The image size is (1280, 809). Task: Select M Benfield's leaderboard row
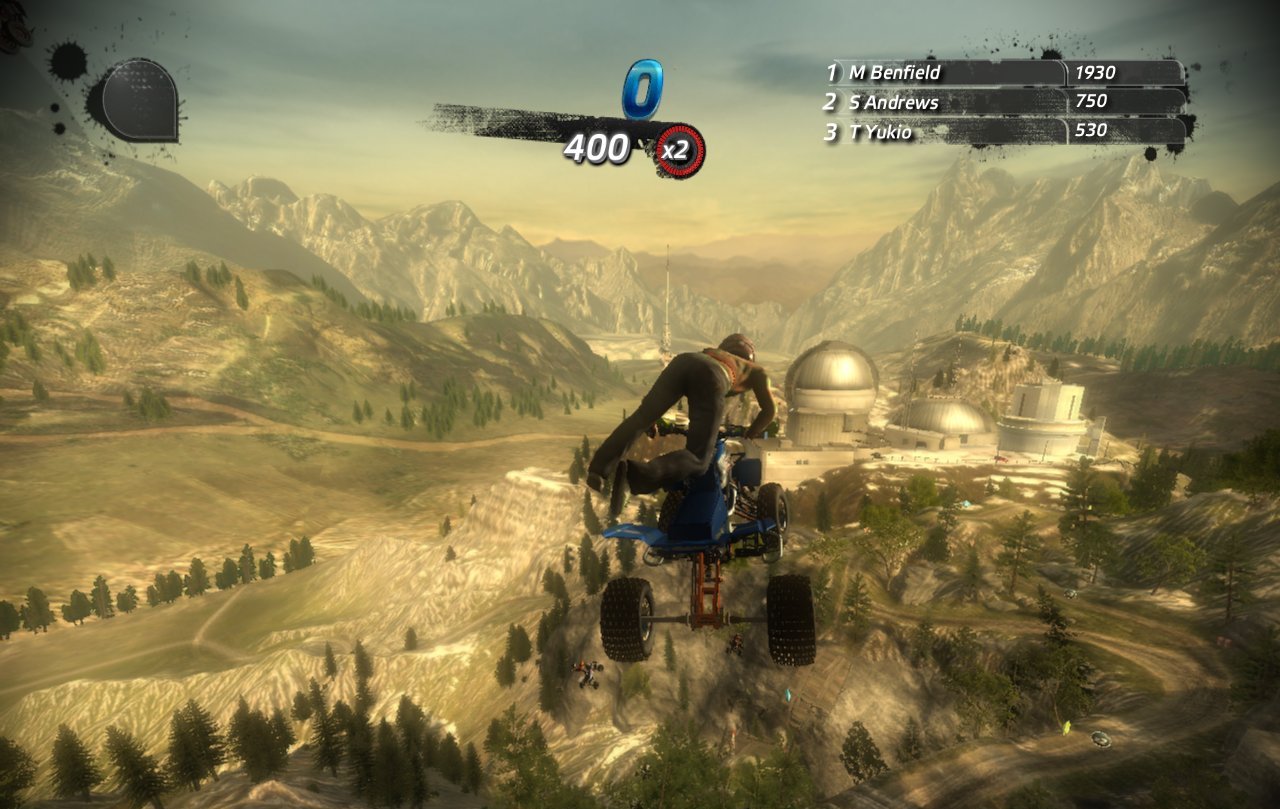pyautogui.click(x=1003, y=72)
